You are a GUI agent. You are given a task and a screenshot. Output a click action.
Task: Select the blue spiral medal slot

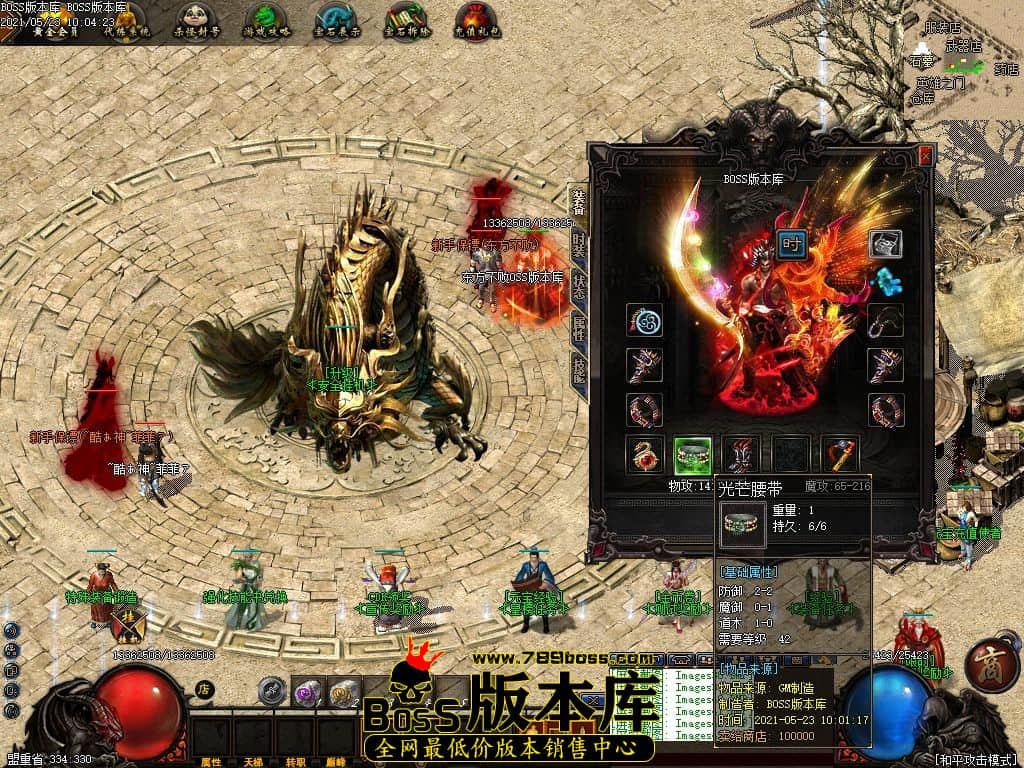click(x=644, y=320)
